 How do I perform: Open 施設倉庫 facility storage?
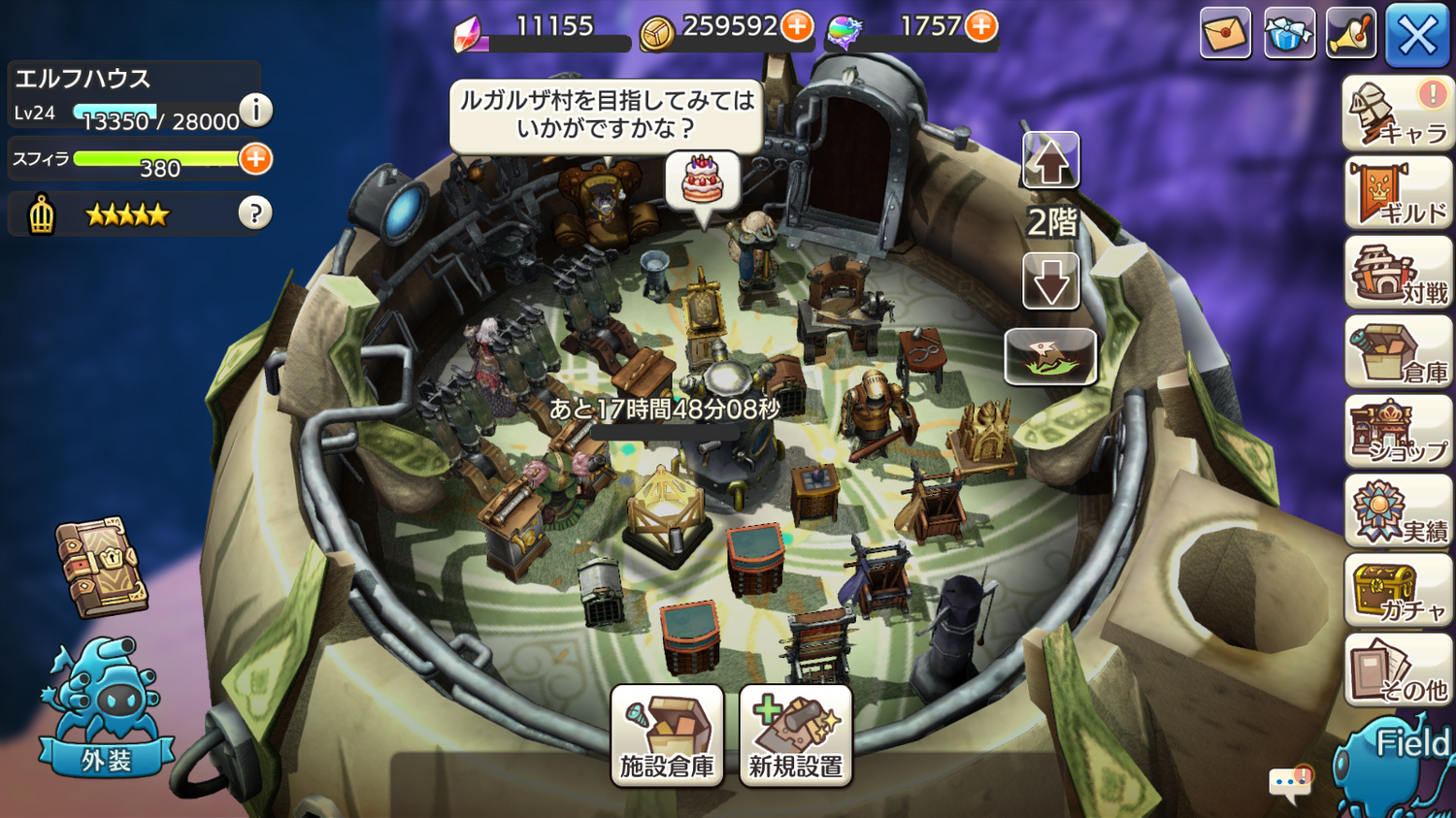pos(667,735)
